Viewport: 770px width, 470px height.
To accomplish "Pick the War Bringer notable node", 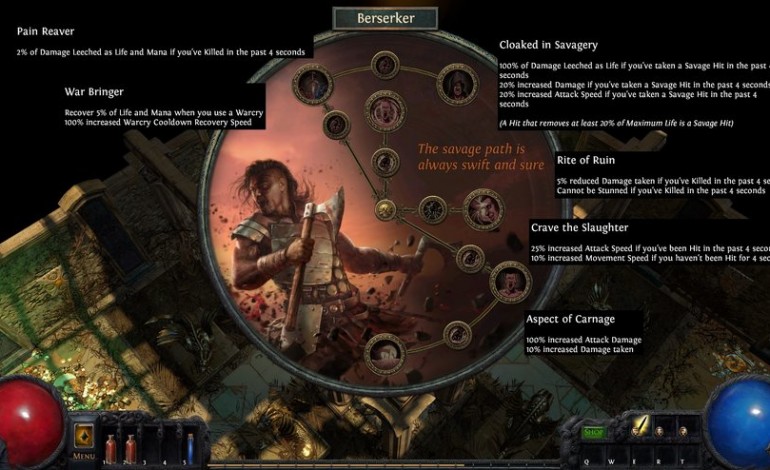I will click(383, 108).
